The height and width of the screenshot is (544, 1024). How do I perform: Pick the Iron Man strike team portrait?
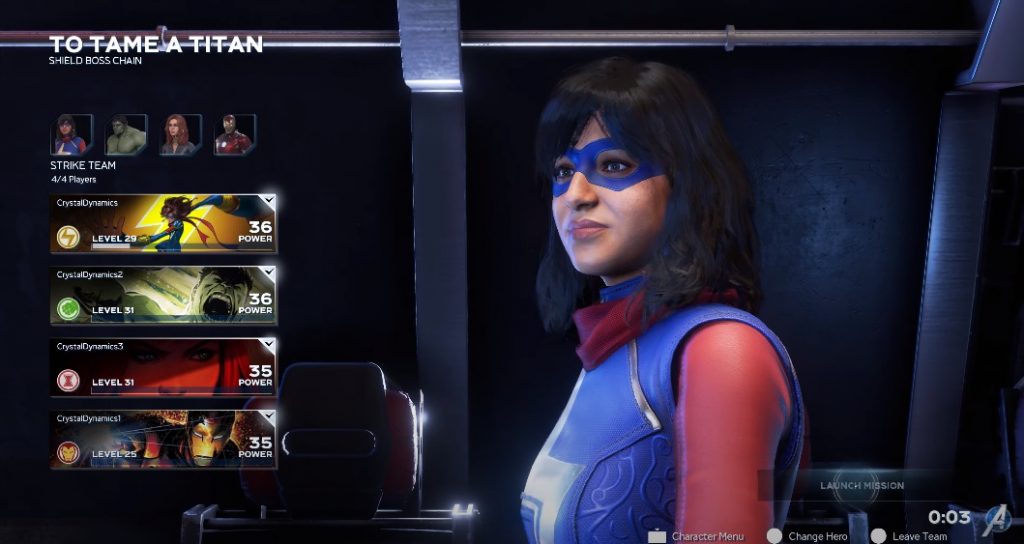(x=235, y=135)
